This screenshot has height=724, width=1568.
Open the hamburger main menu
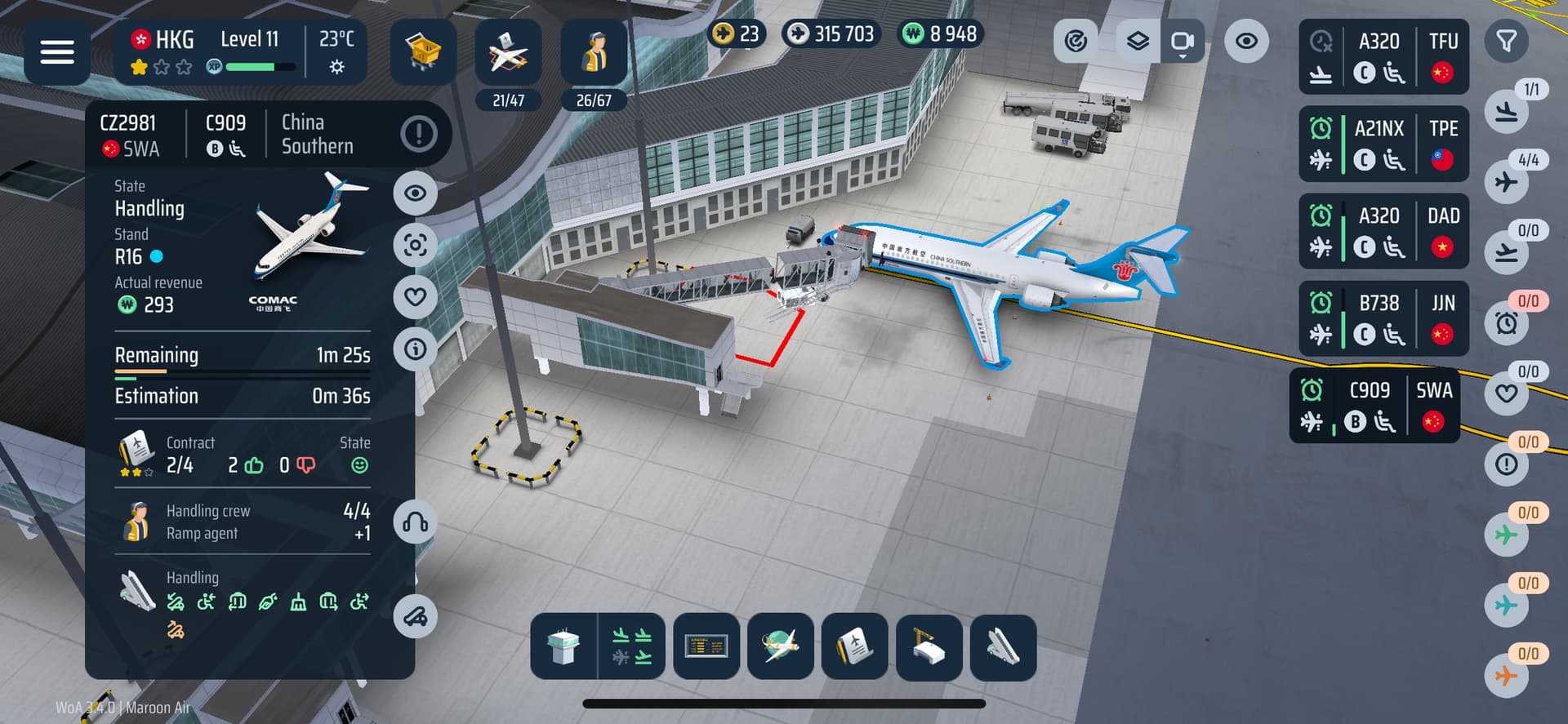click(x=56, y=52)
